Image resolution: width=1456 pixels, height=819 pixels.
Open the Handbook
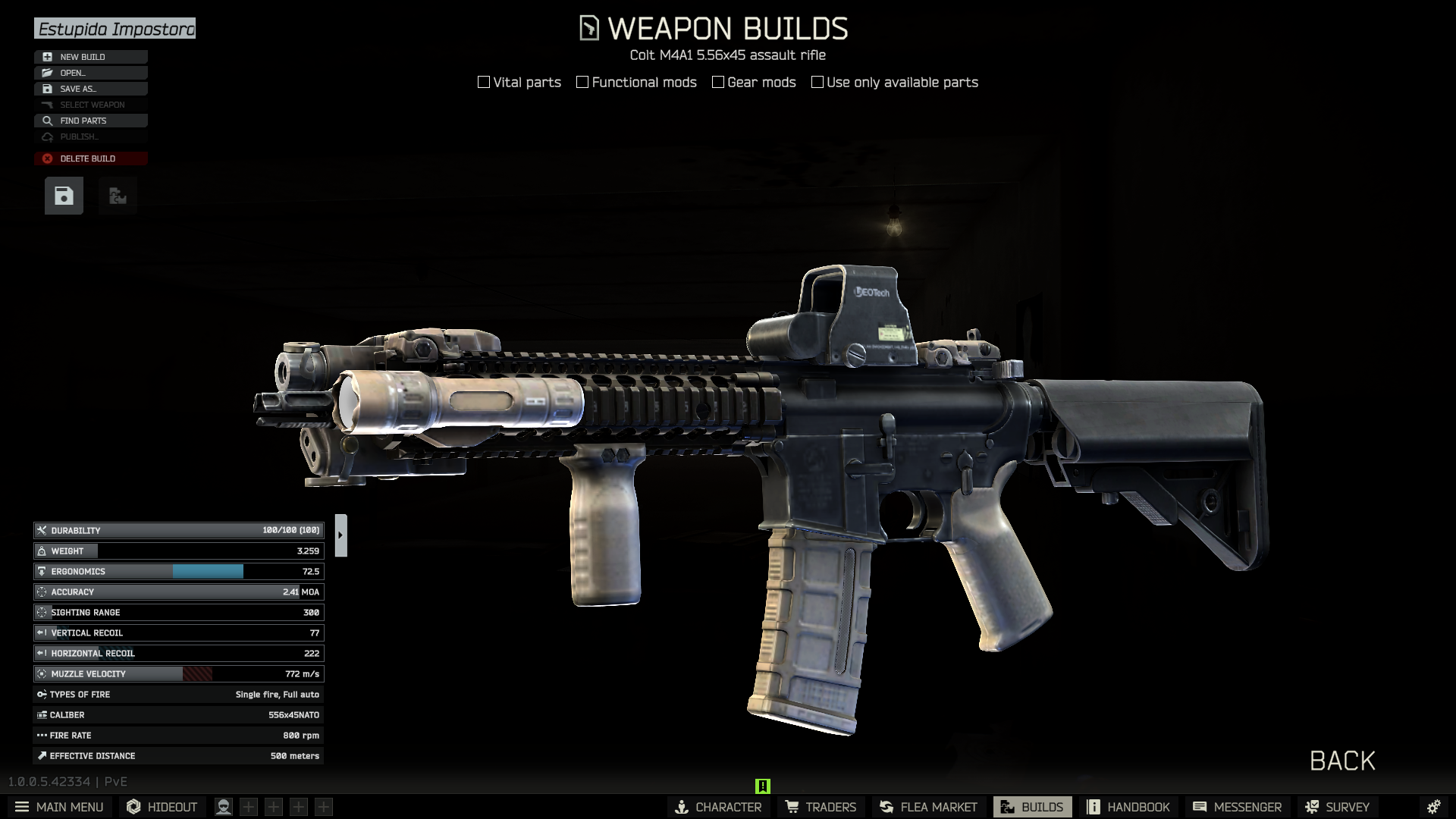pos(1128,807)
